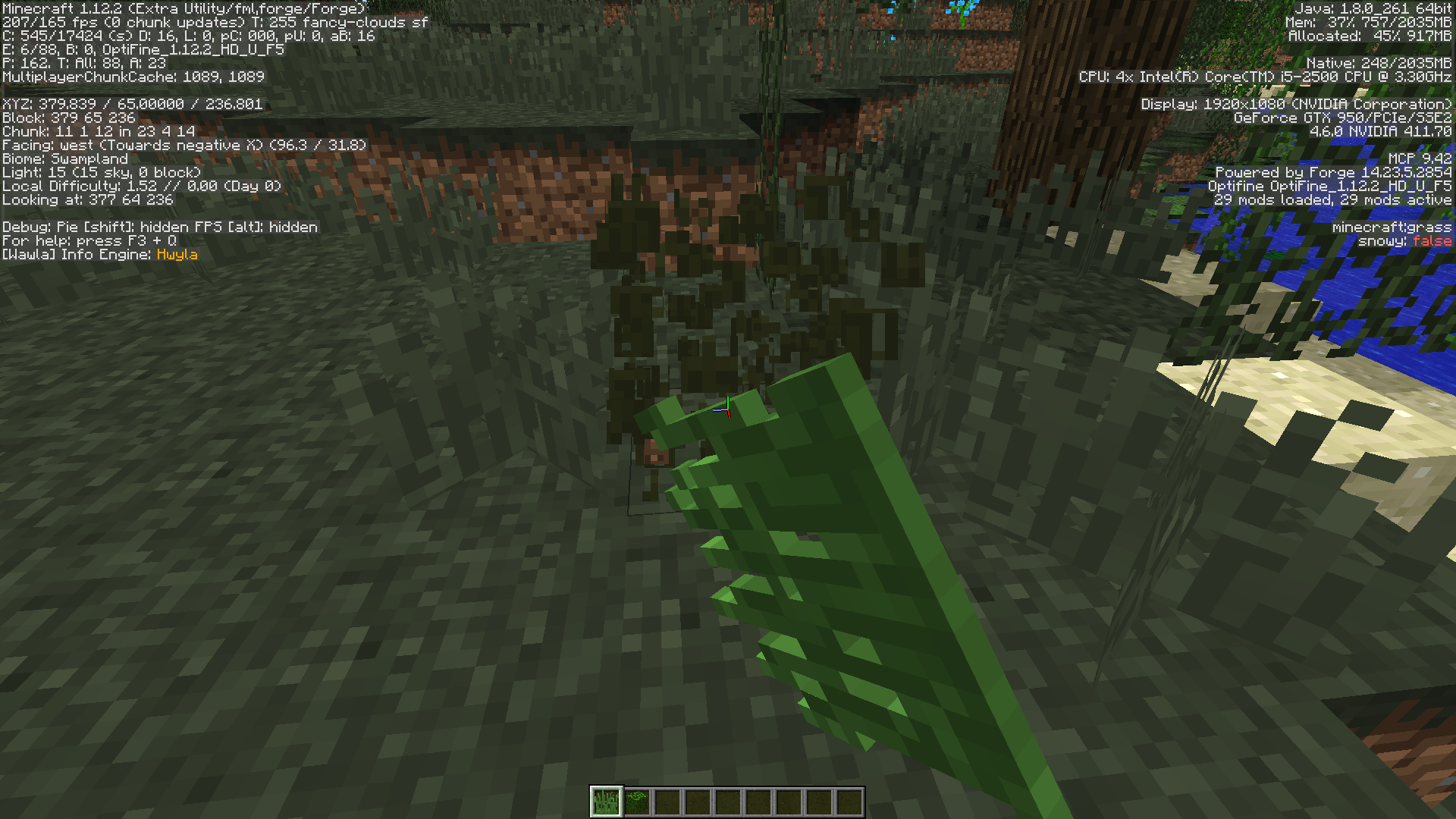Click the Facing: west debug line

coord(182,145)
